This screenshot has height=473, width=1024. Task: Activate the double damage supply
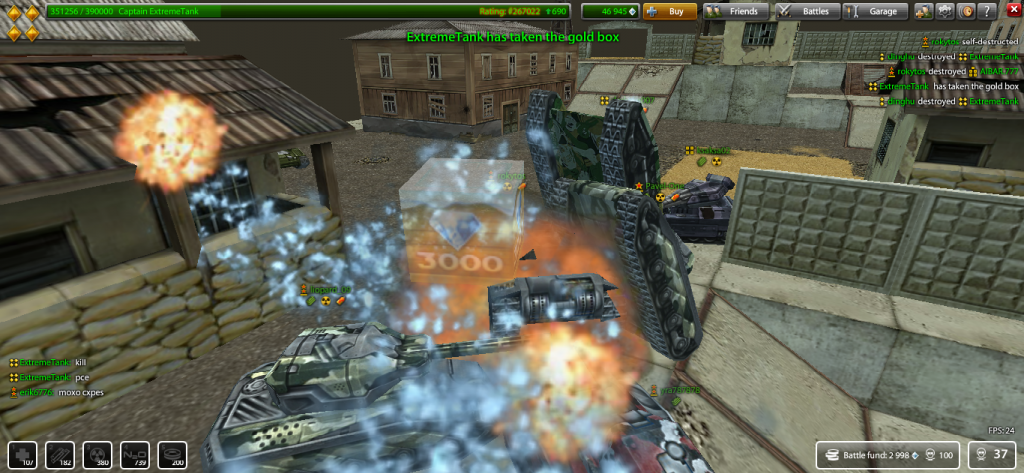coord(97,454)
